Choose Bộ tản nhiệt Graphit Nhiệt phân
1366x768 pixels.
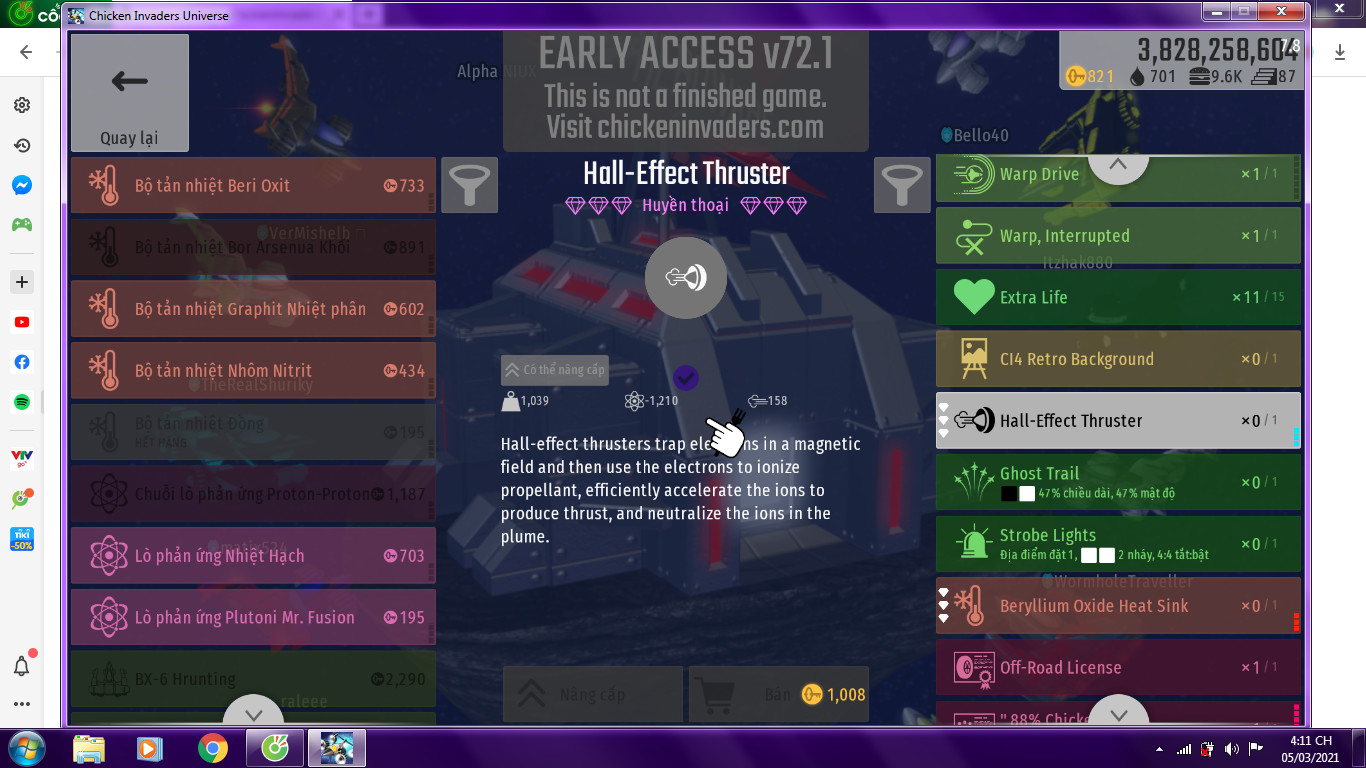(x=253, y=309)
